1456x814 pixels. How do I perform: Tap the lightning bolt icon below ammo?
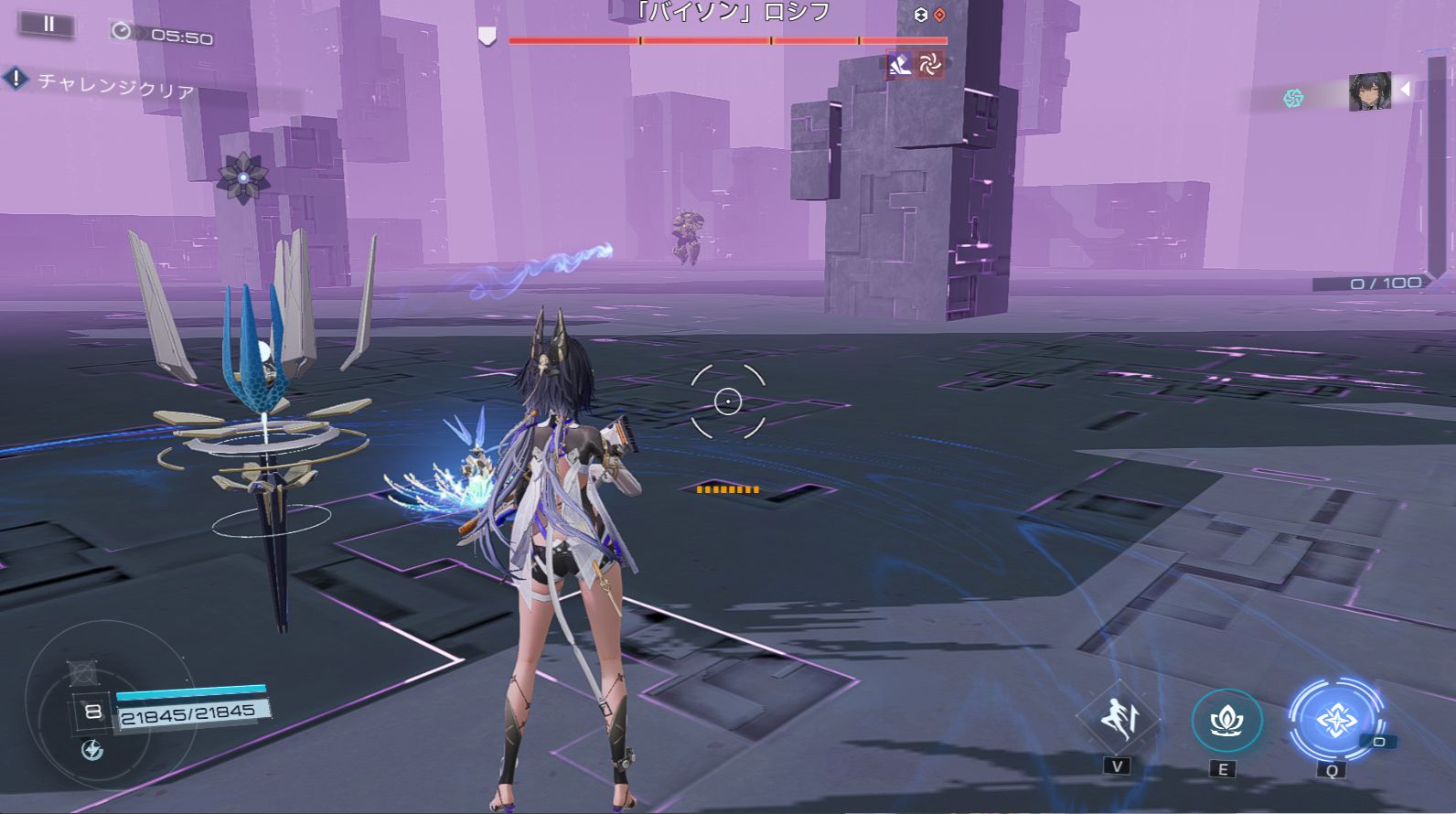[x=92, y=751]
